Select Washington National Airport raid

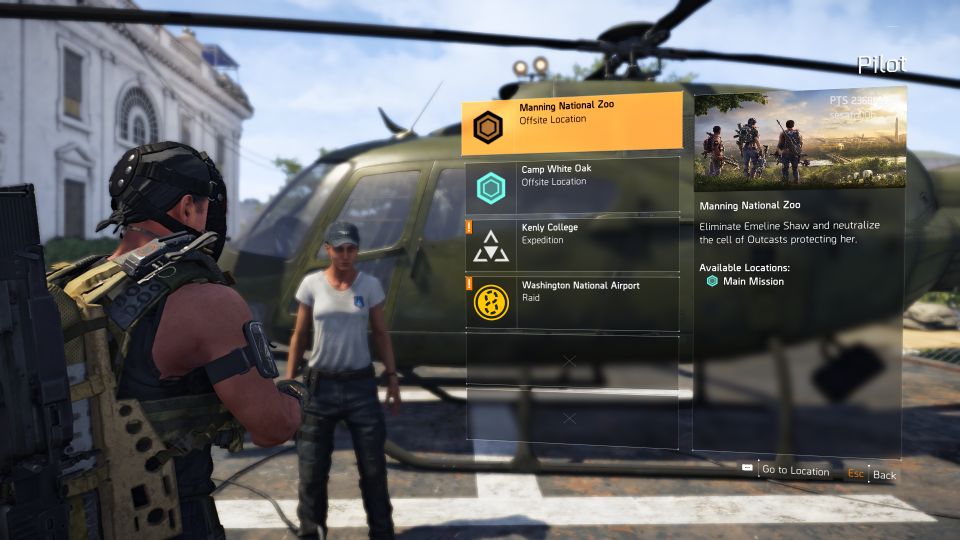[571, 303]
